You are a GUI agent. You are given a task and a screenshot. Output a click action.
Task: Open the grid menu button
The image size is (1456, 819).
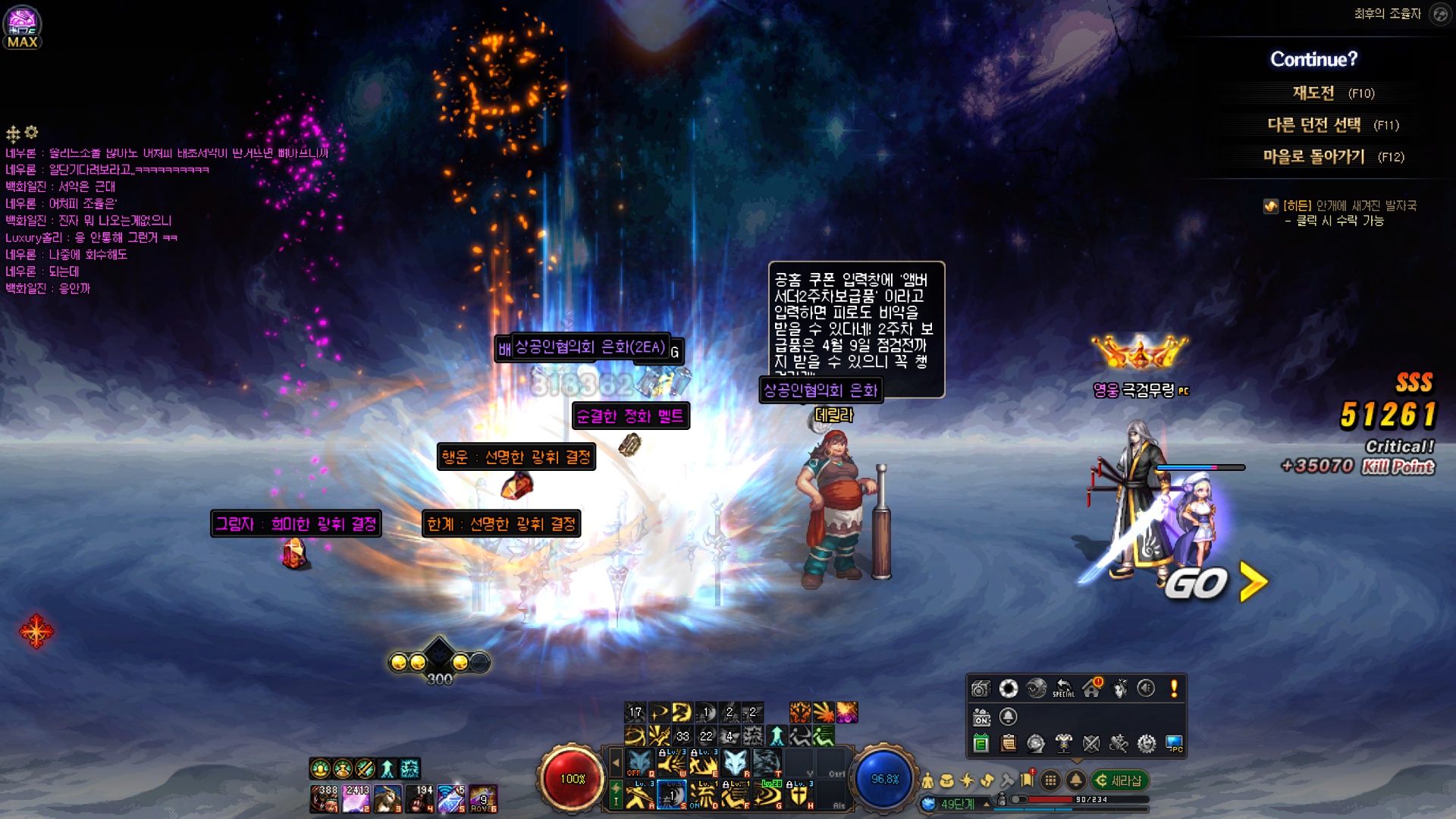tap(1050, 780)
